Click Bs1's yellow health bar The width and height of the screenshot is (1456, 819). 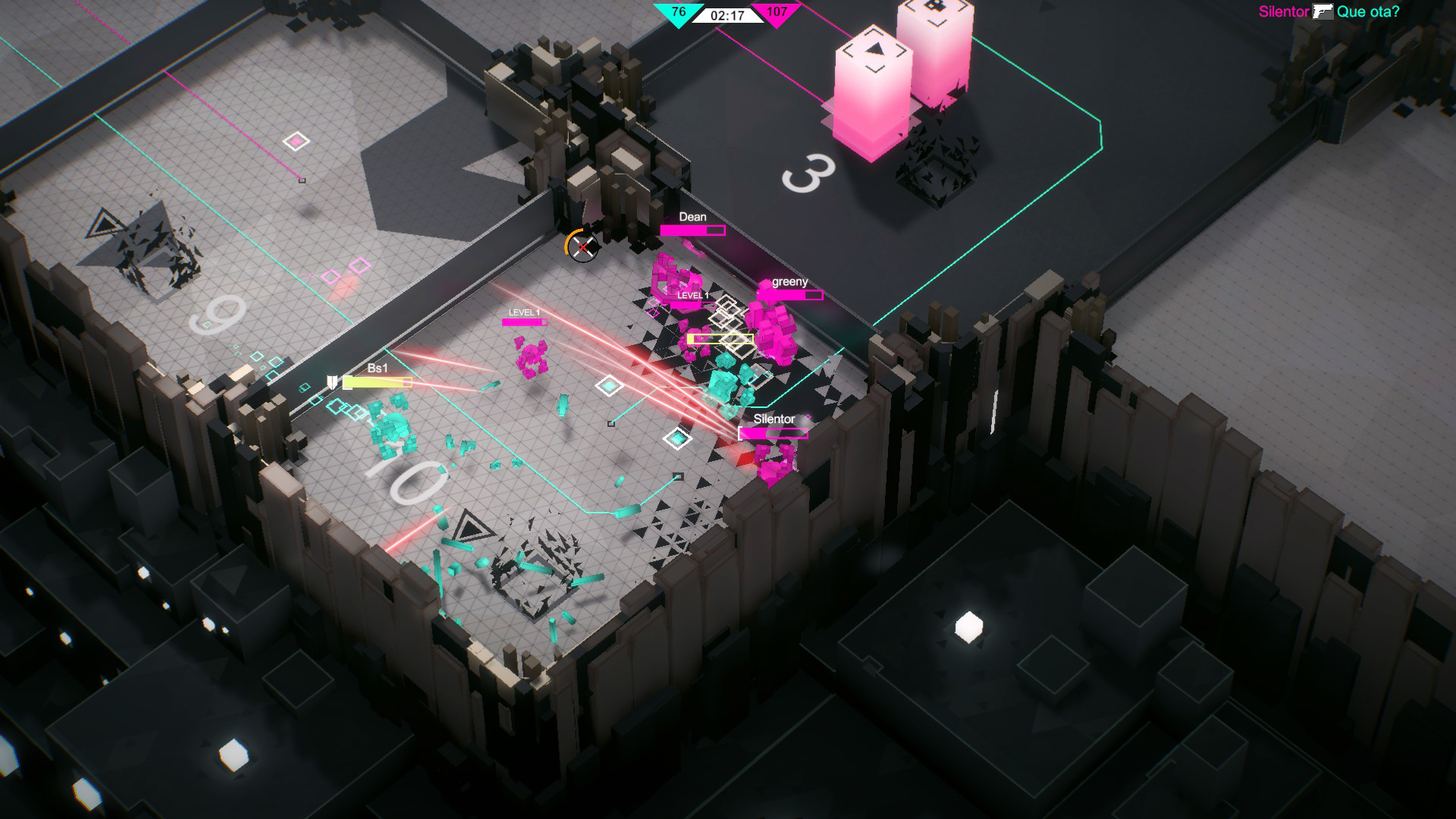377,384
